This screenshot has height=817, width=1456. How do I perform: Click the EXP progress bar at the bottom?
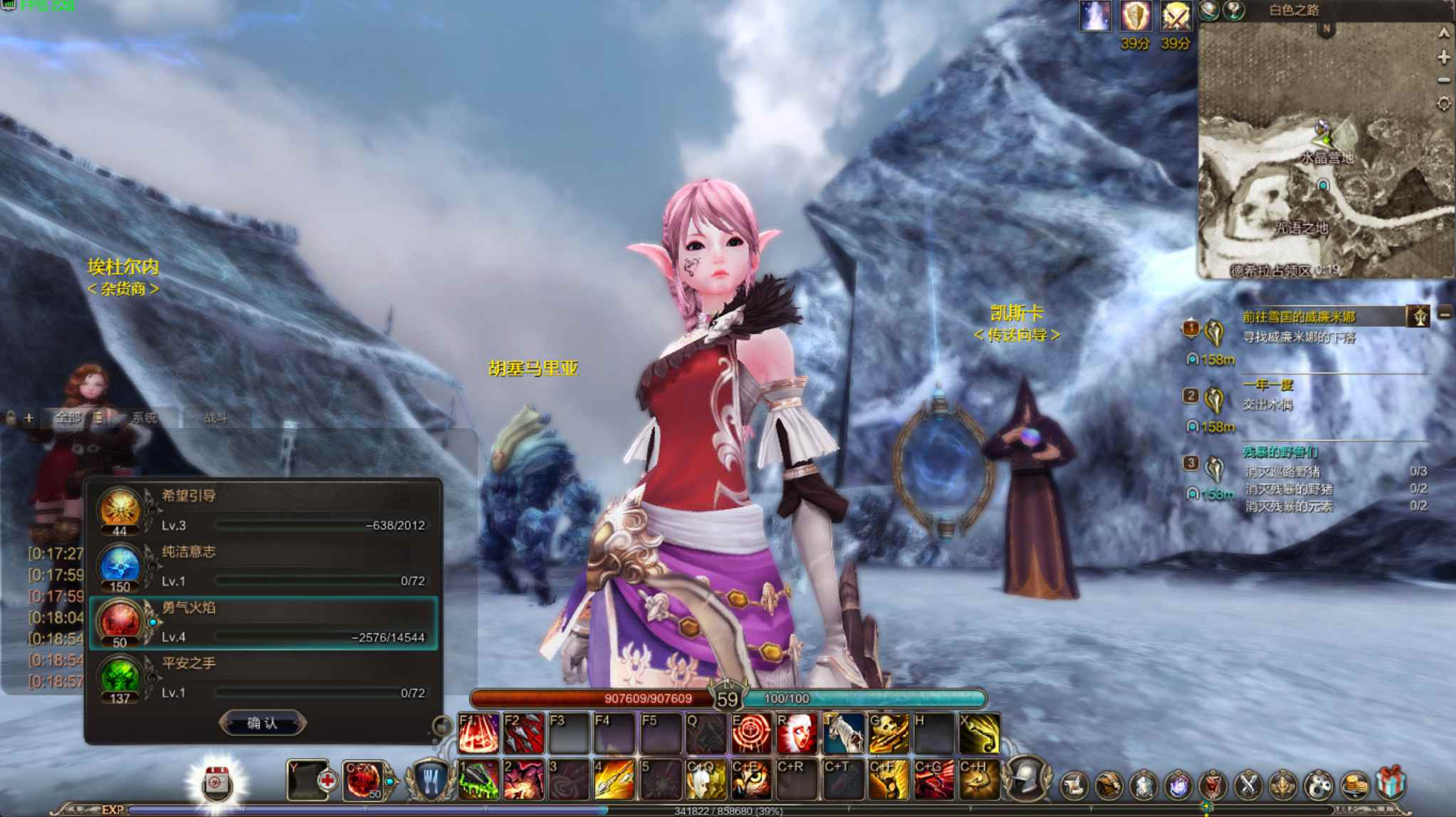[427, 811]
